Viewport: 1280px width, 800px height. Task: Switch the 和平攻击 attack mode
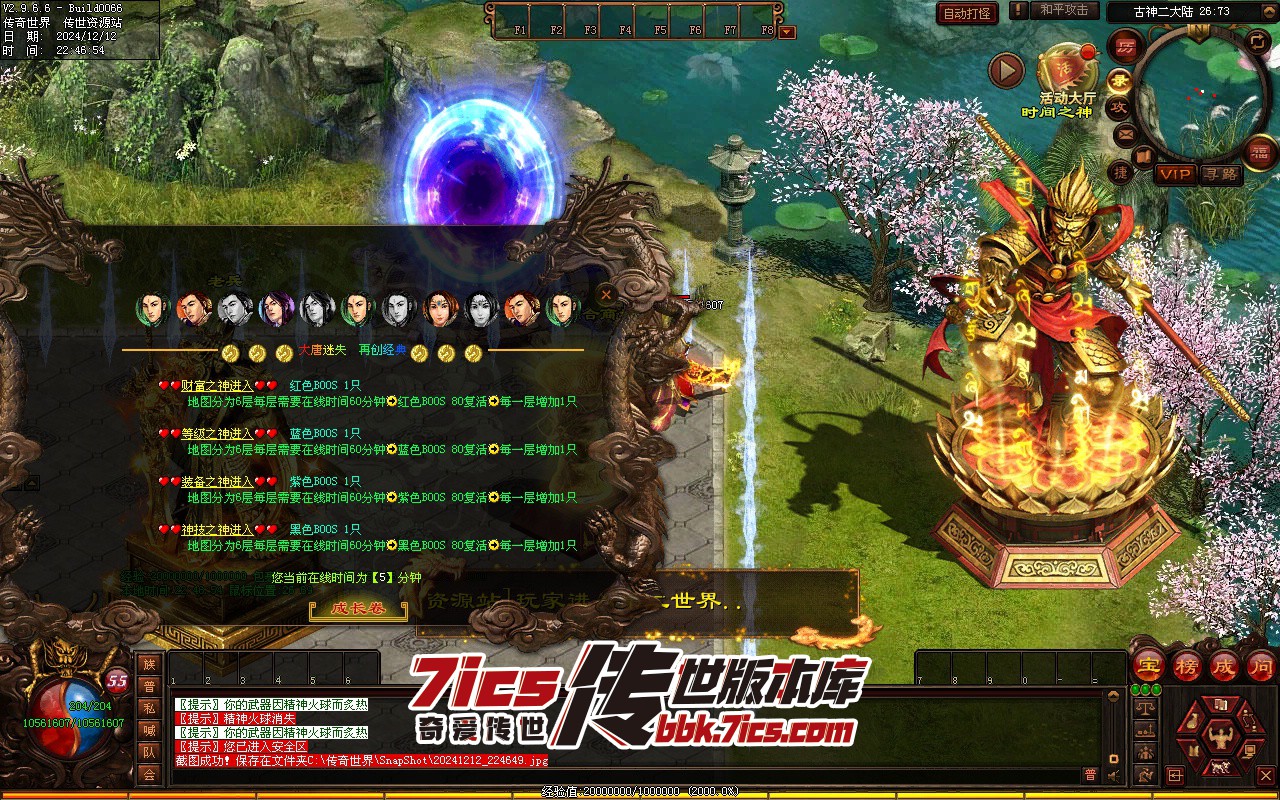click(1063, 10)
